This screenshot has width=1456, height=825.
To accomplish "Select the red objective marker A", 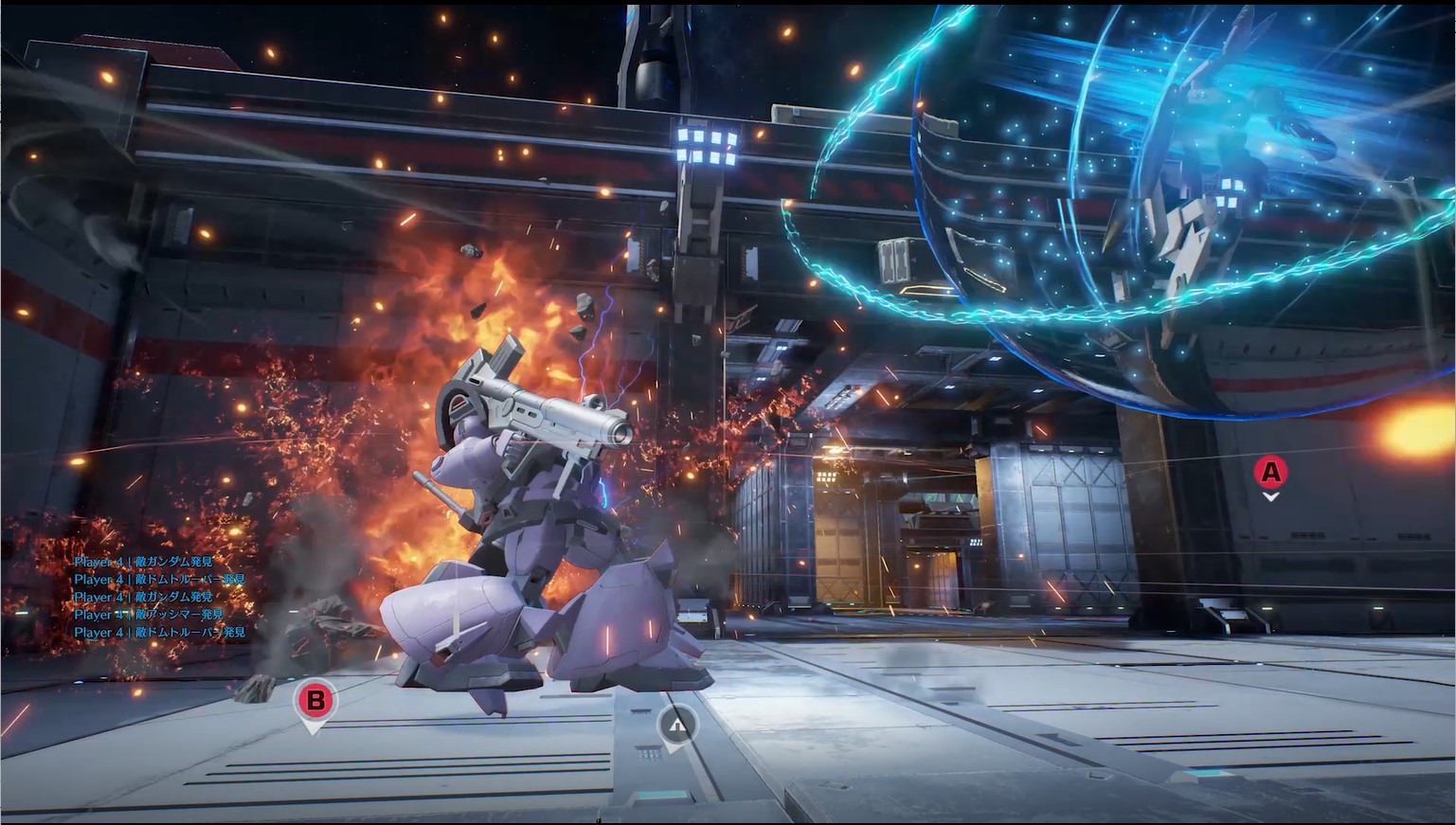I will point(1270,472).
